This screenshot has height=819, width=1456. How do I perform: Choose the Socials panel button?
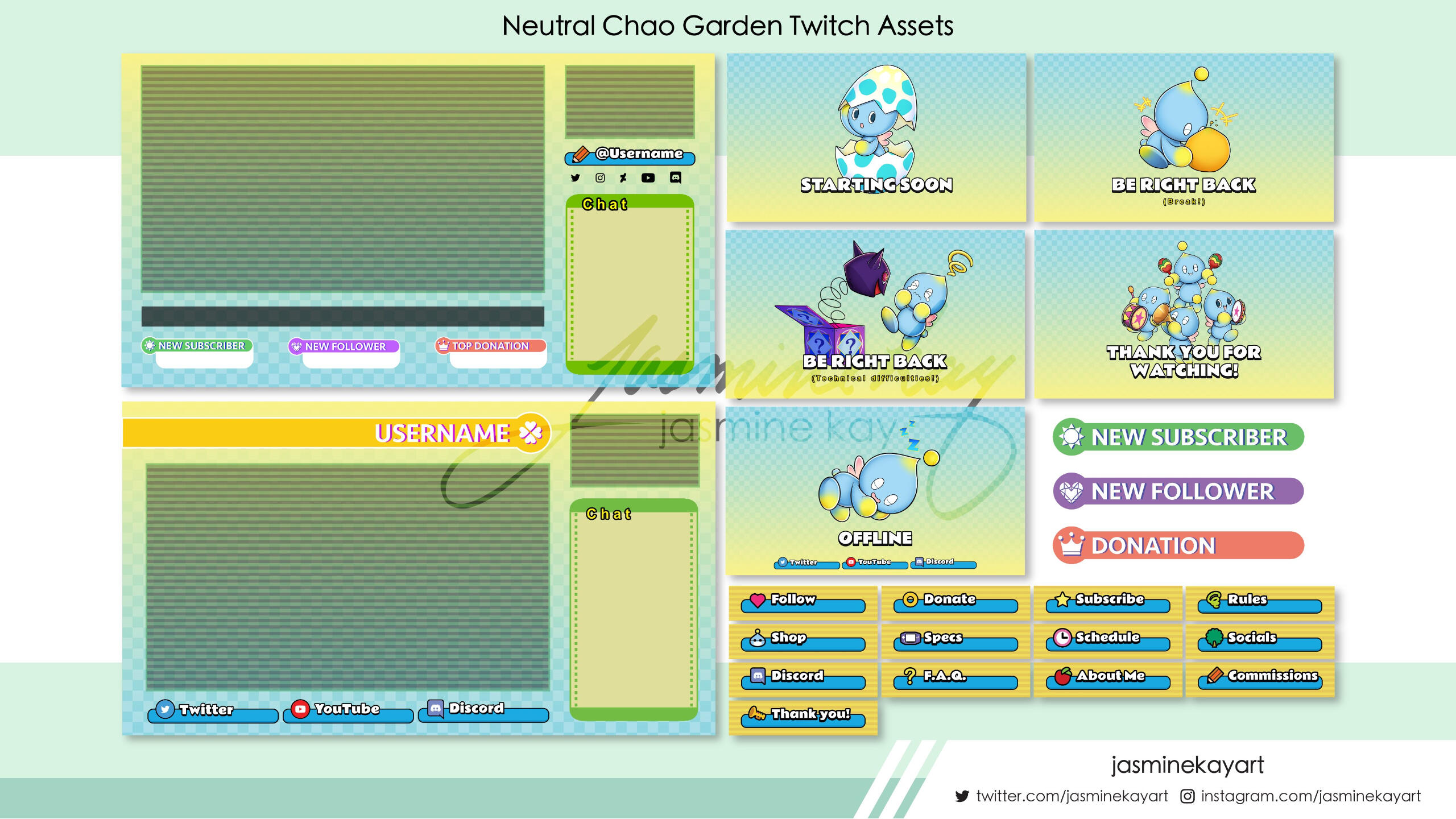tap(1259, 640)
